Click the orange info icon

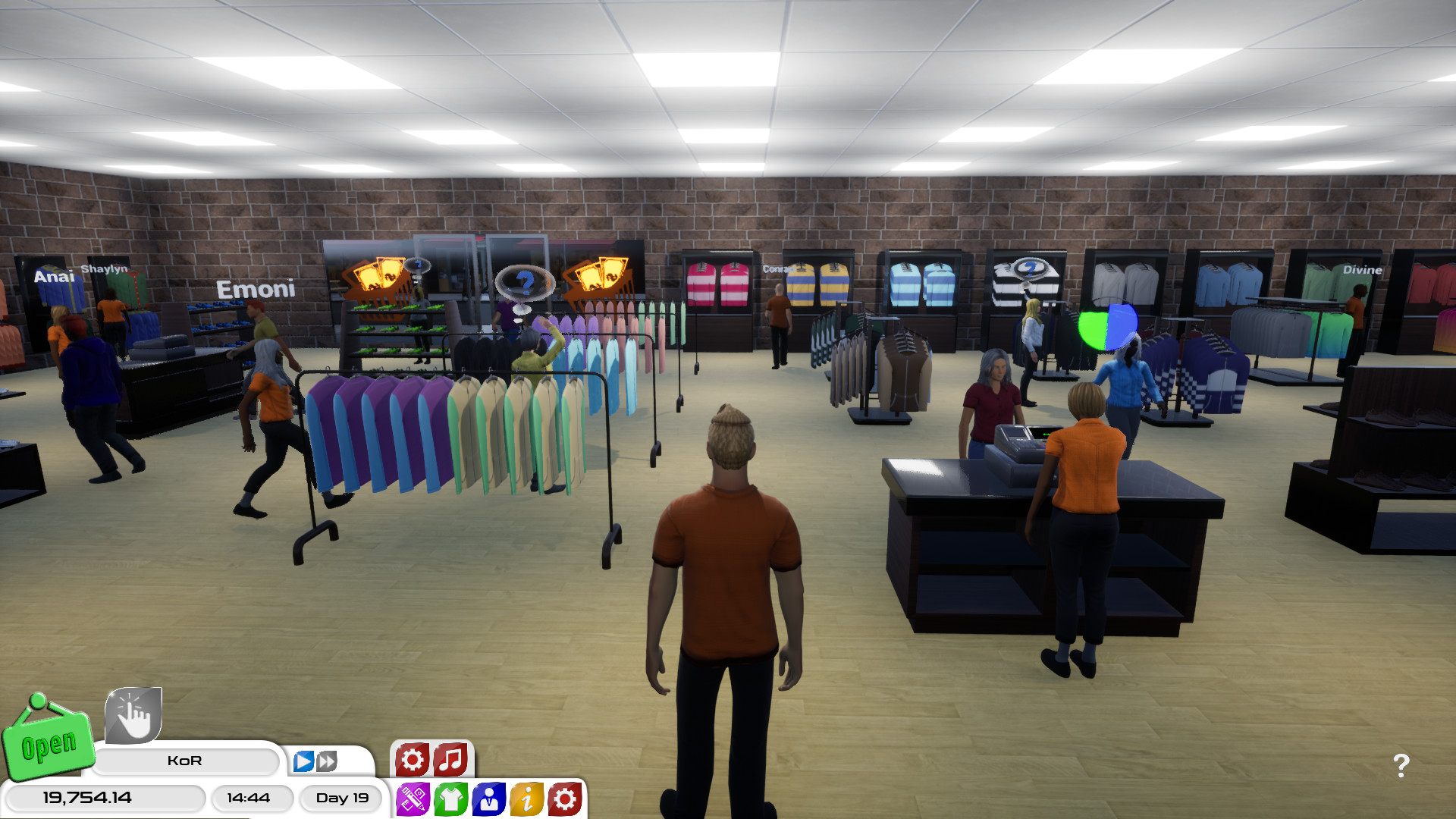(526, 798)
